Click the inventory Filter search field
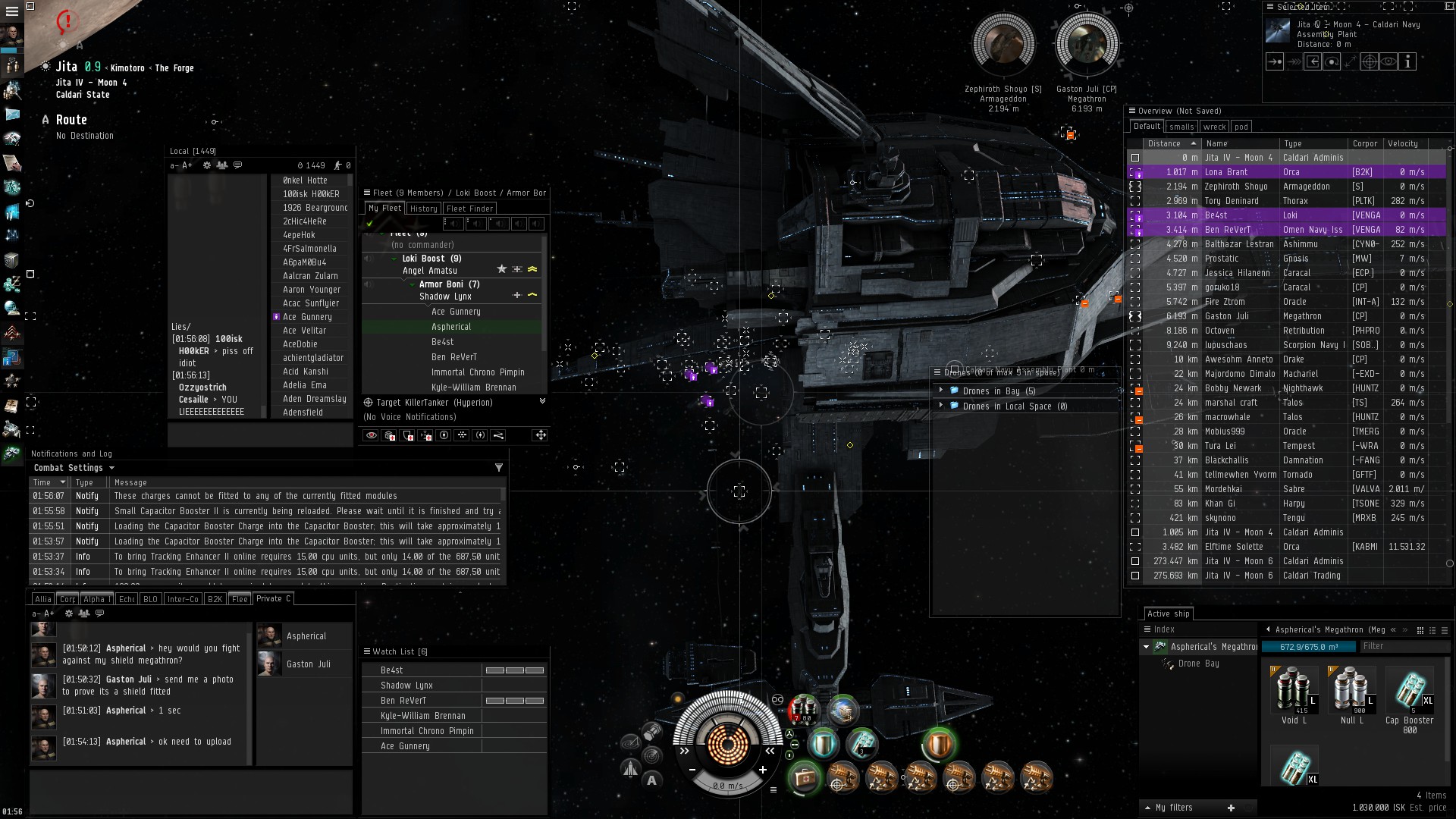The image size is (1456, 819). (1403, 646)
